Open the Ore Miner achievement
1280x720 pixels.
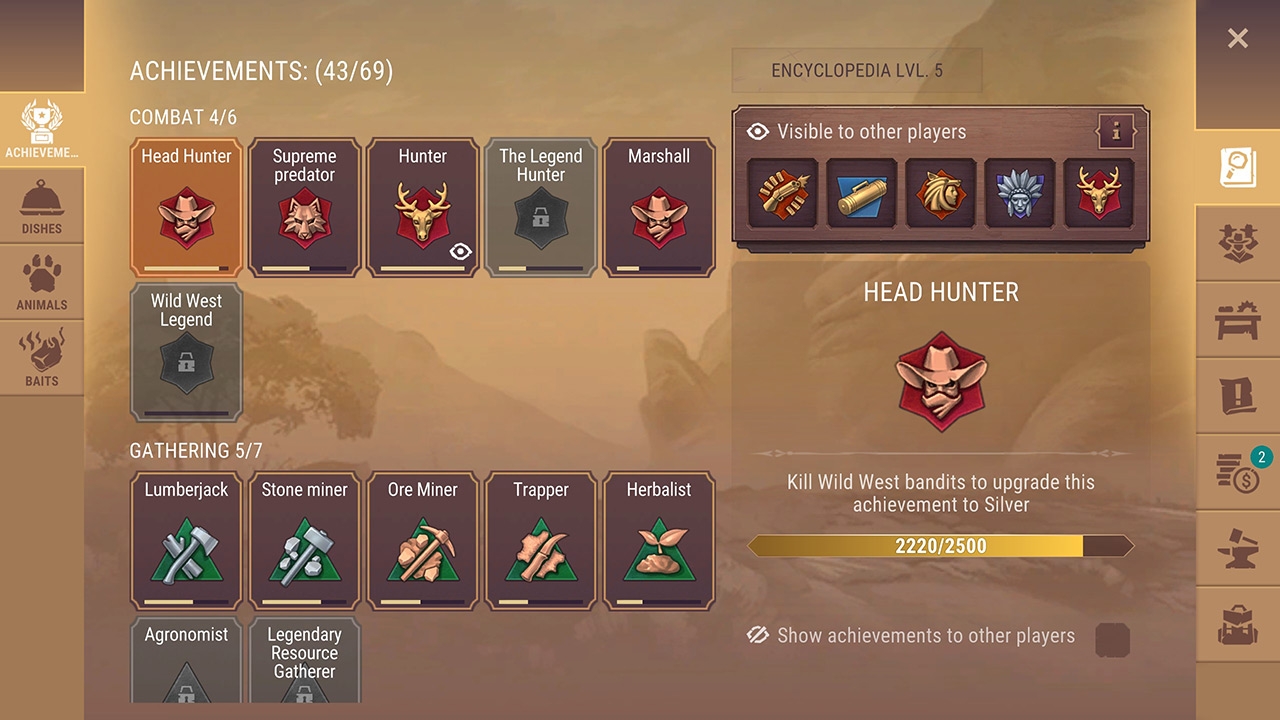coord(422,541)
